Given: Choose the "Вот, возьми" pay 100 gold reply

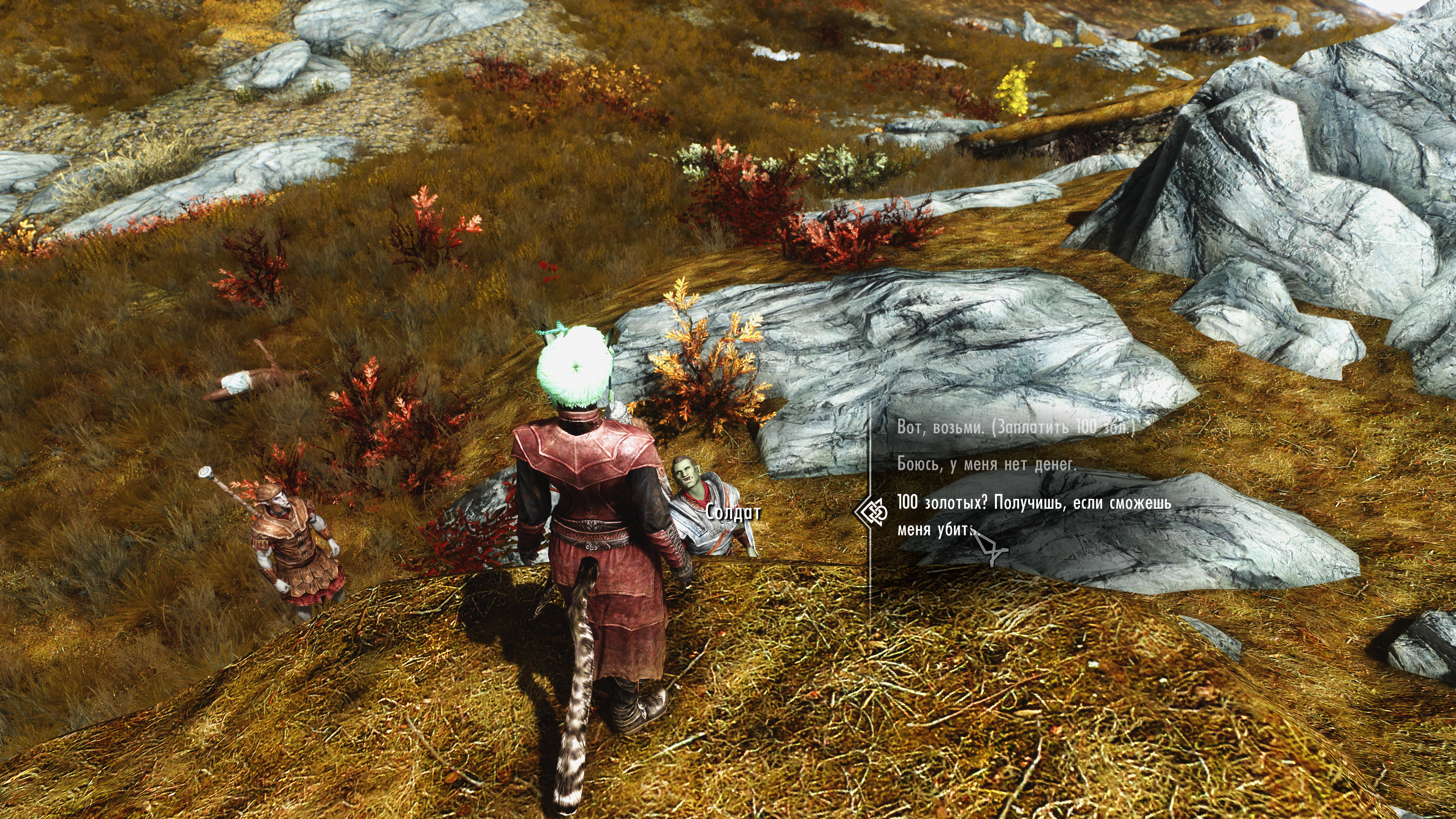Looking at the screenshot, I should point(1015,427).
